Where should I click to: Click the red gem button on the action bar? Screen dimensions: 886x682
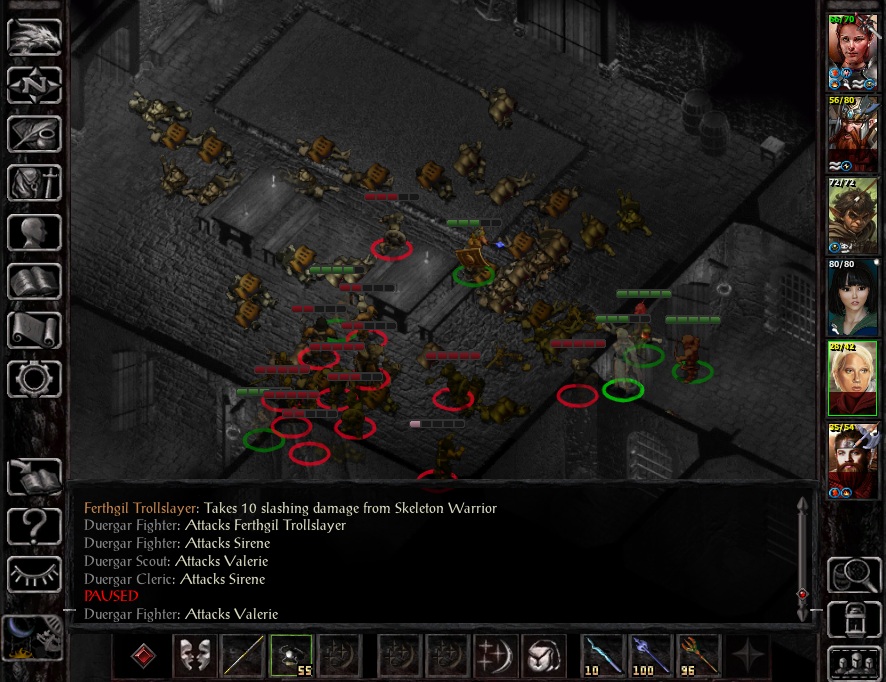pos(145,655)
